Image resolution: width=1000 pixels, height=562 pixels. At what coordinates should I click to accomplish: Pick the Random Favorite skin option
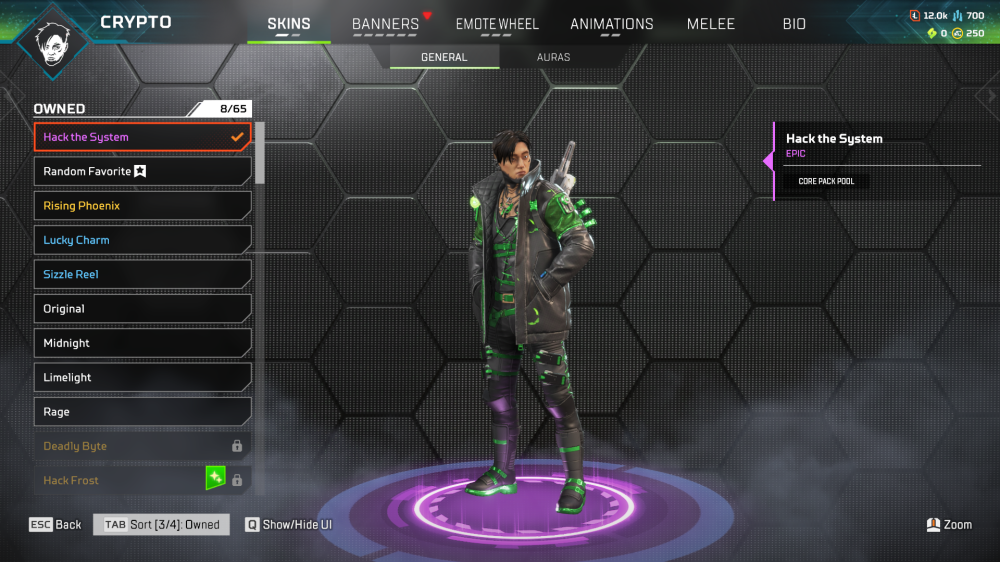(142, 172)
